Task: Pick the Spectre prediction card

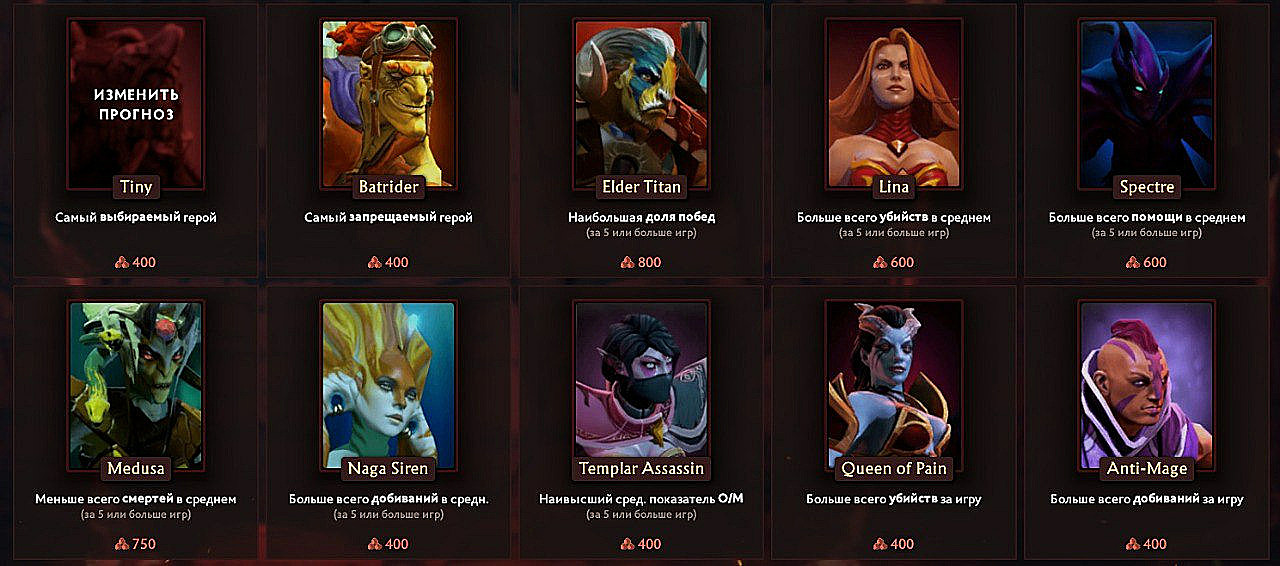Action: (1147, 102)
